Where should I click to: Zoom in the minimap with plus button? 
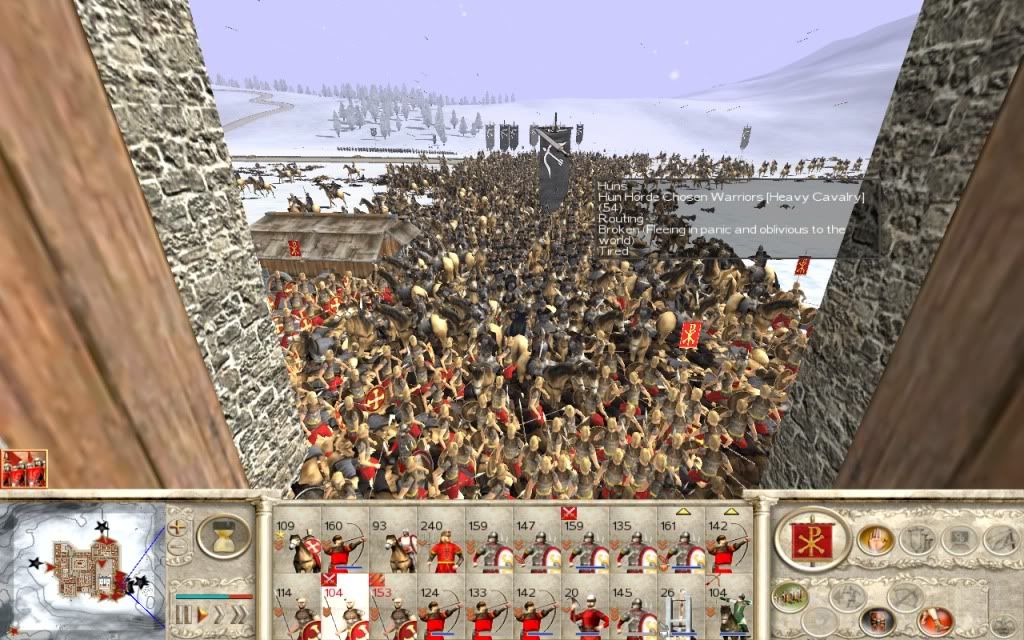click(x=178, y=526)
